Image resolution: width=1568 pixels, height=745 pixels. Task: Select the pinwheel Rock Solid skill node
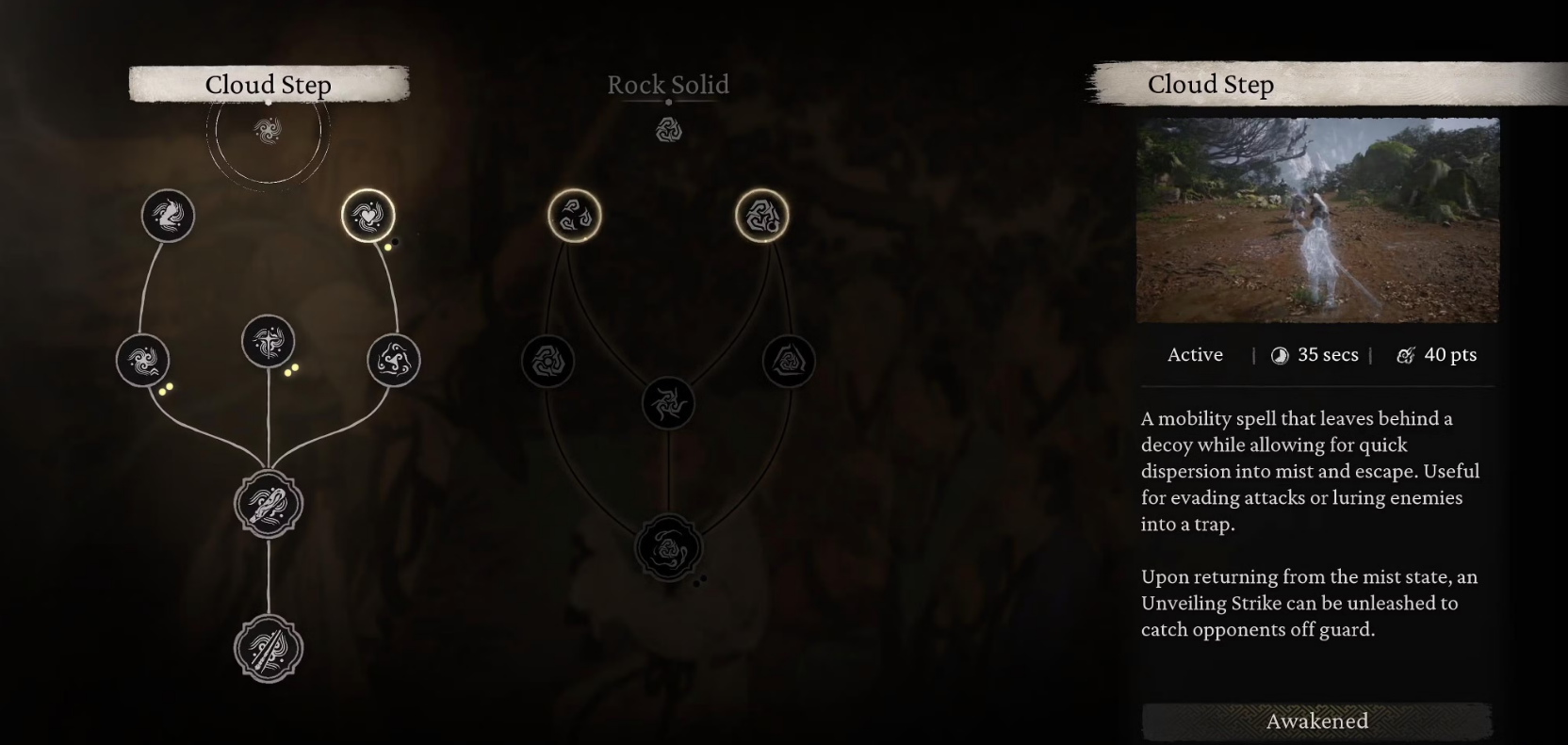(668, 403)
